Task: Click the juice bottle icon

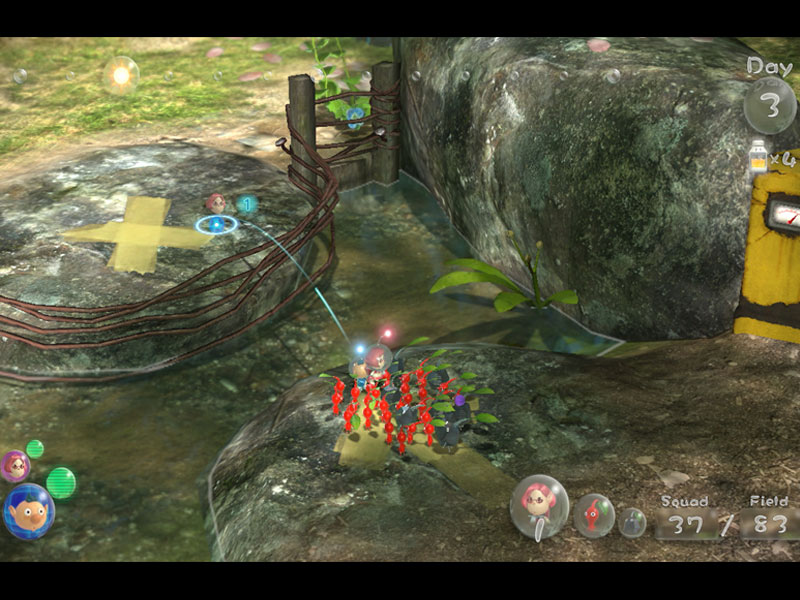Action: click(x=758, y=157)
